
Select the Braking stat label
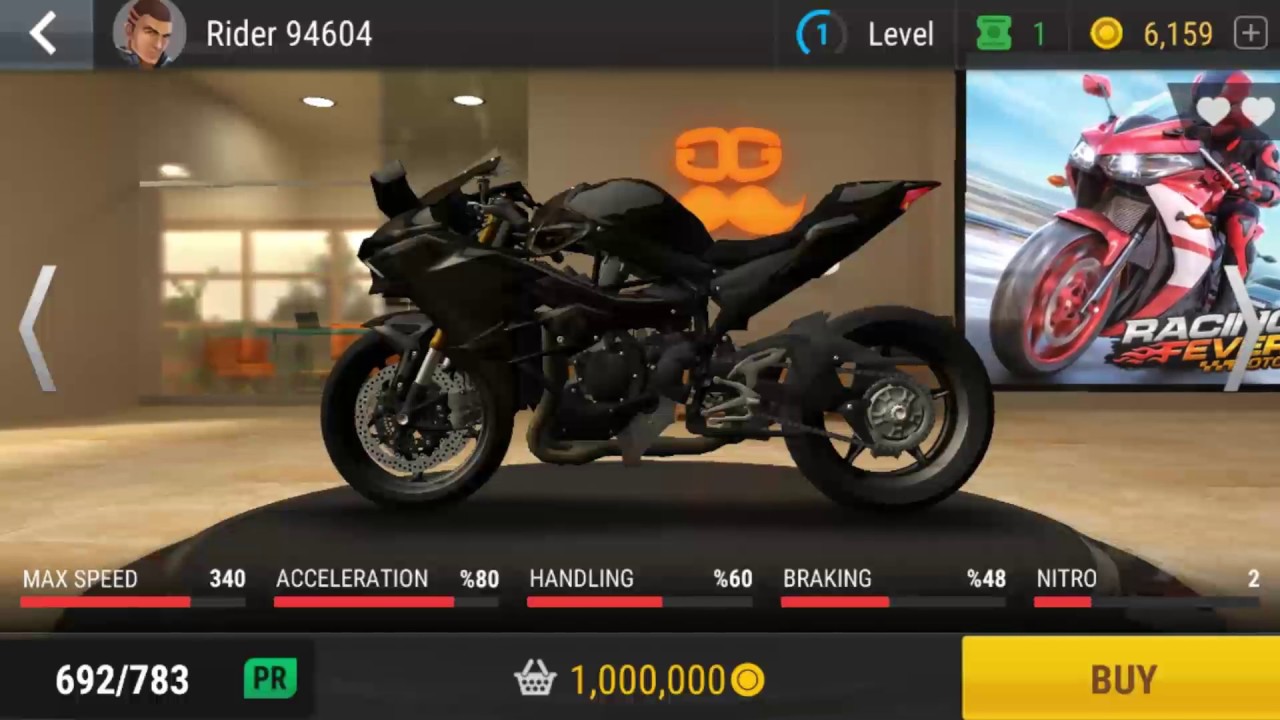tap(828, 579)
